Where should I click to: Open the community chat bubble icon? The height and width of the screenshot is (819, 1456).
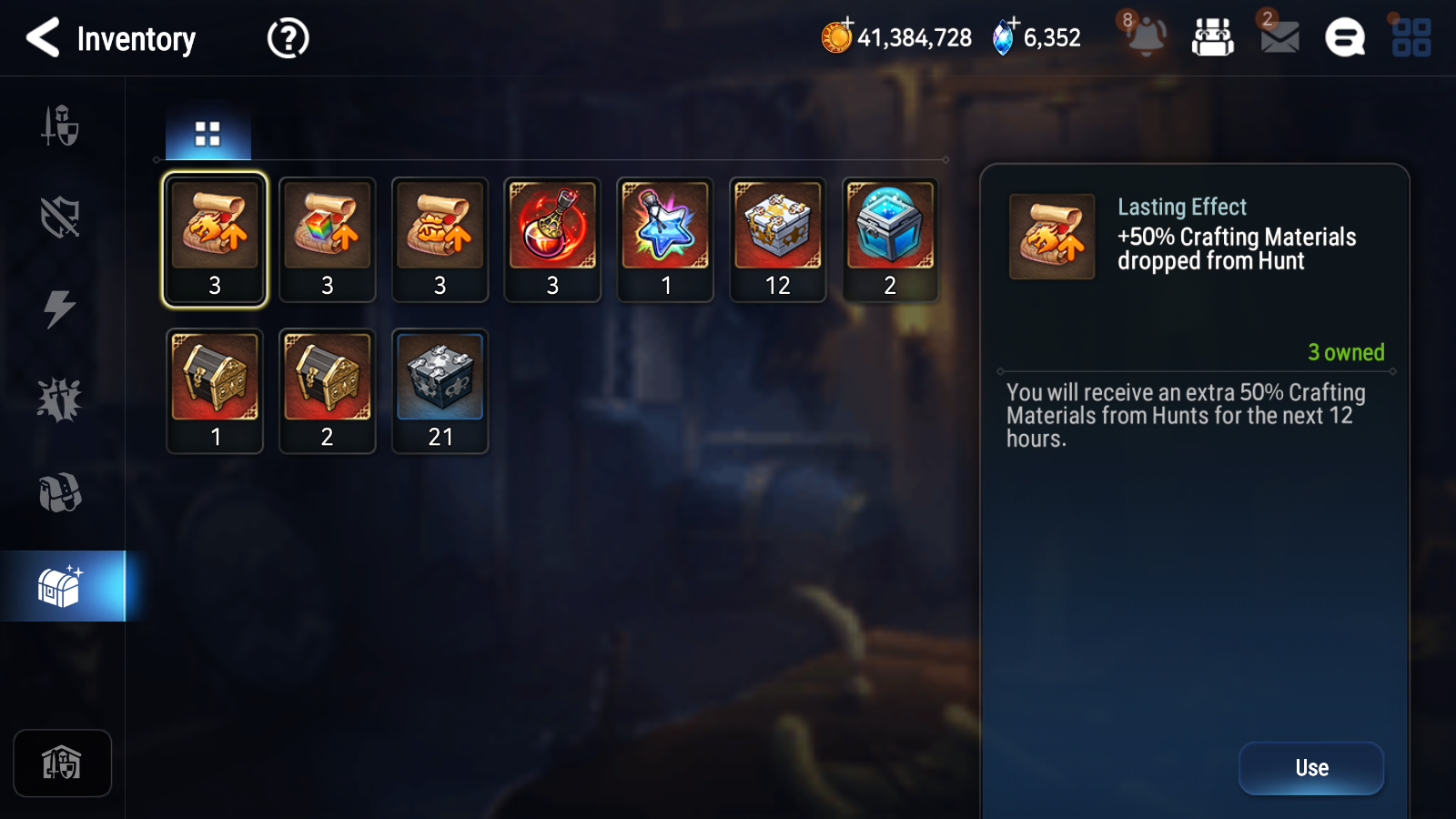coord(1343,38)
